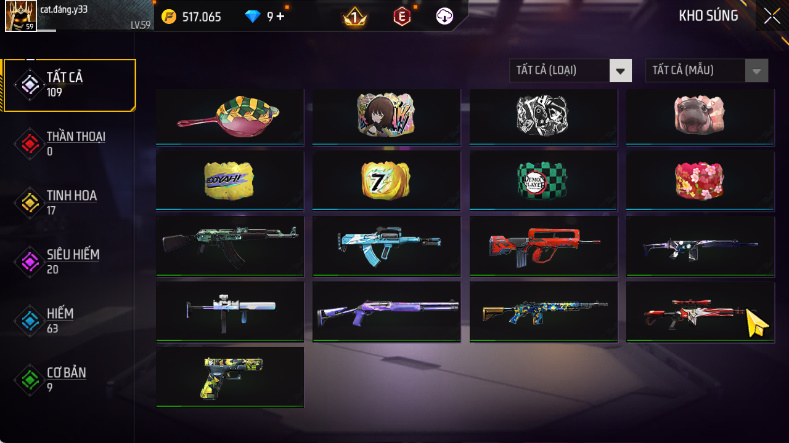The width and height of the screenshot is (789, 443).
Task: Open the cat.đáng.y33 player profile avatar
Action: pyautogui.click(x=20, y=16)
